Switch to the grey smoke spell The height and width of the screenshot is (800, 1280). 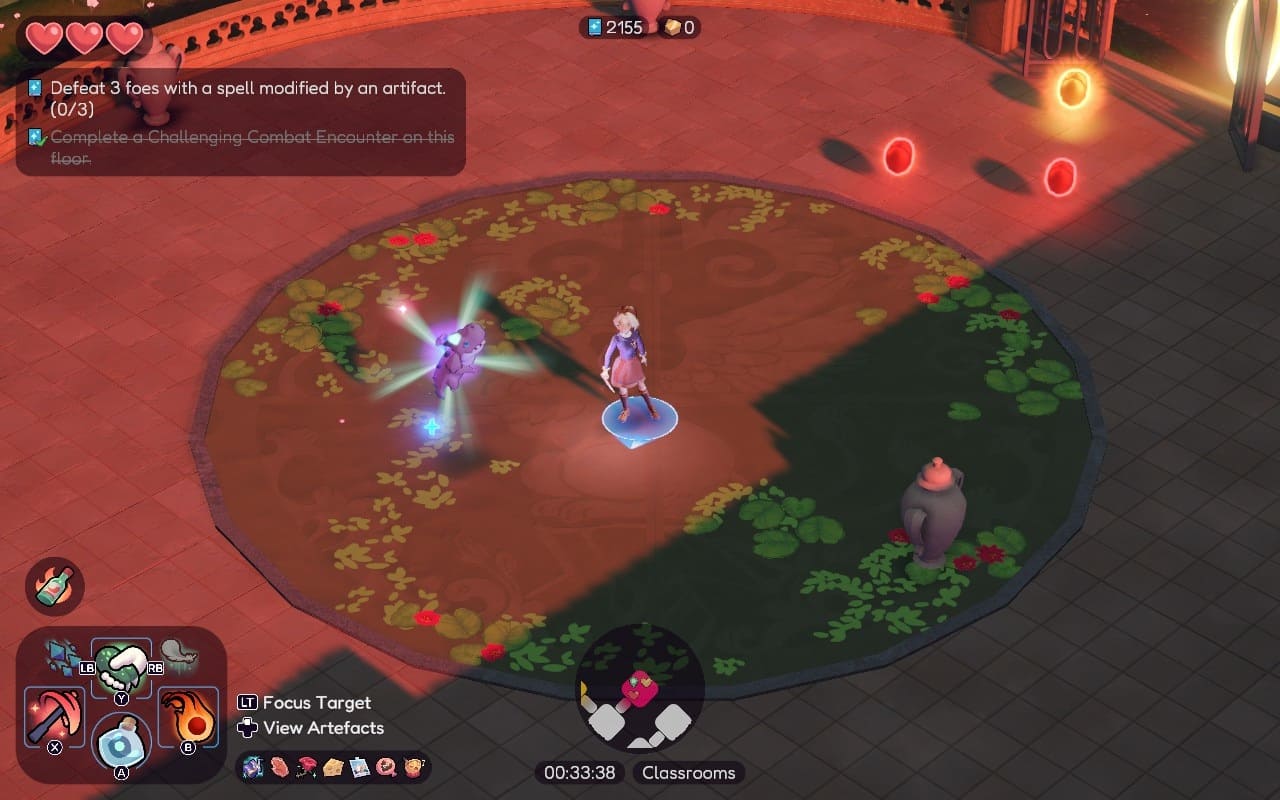179,656
